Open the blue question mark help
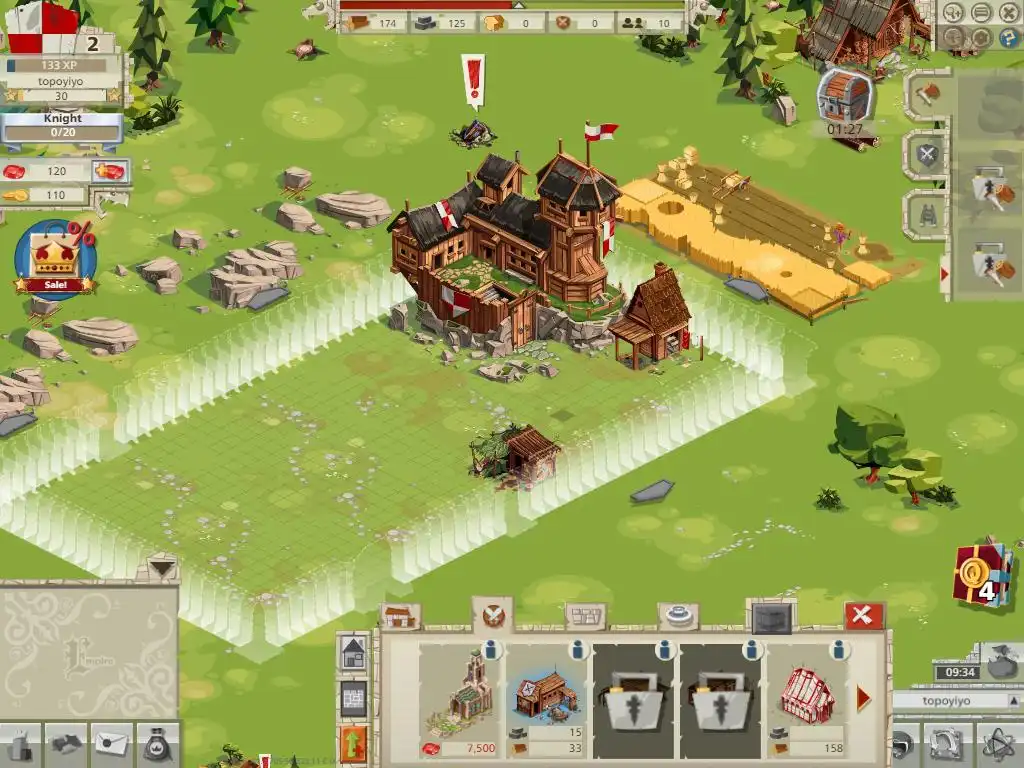Viewport: 1024px width, 768px height. [1004, 39]
